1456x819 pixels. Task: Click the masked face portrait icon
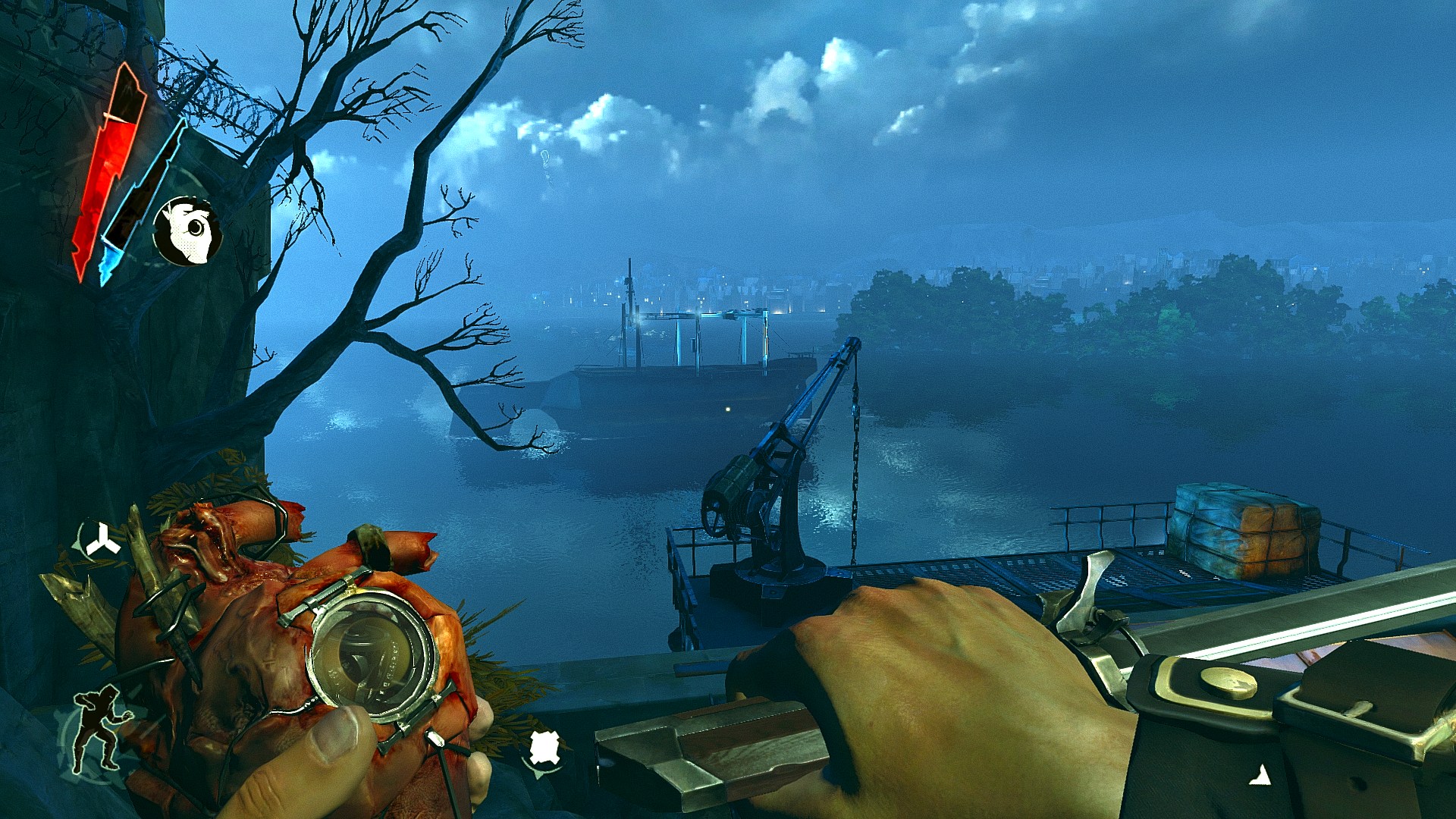point(187,231)
